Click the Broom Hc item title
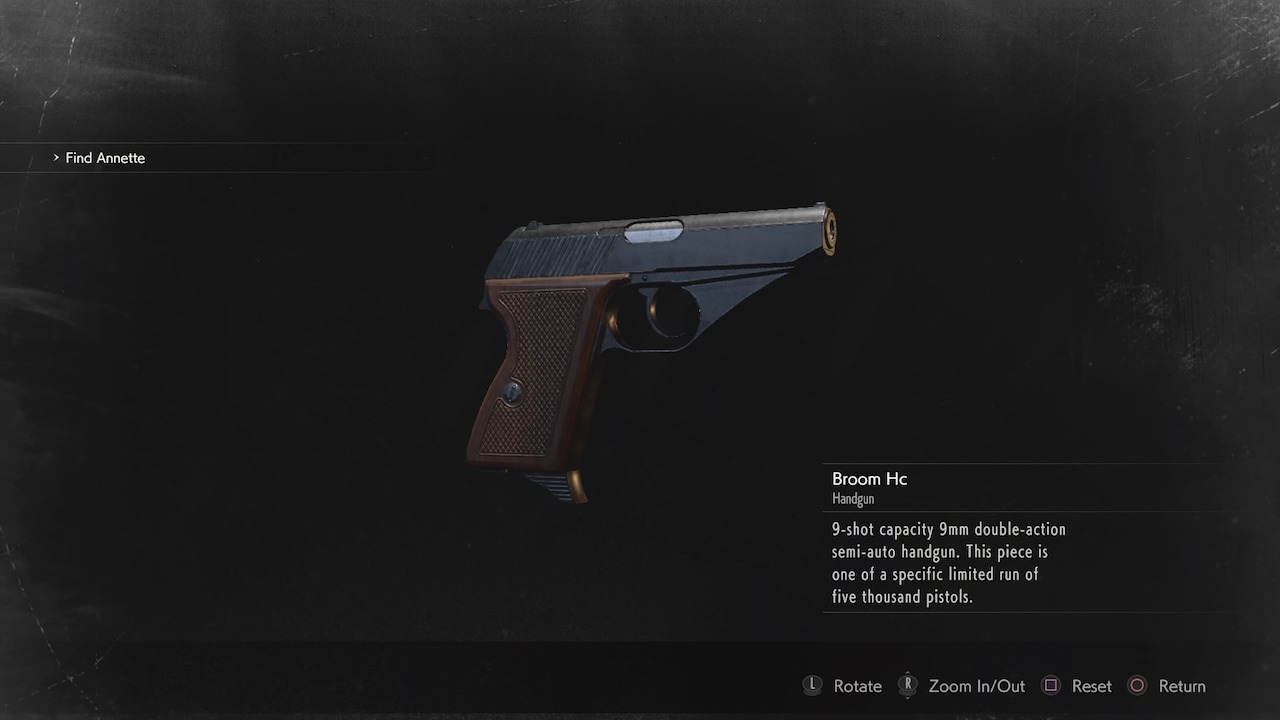This screenshot has height=720, width=1280. [x=868, y=479]
